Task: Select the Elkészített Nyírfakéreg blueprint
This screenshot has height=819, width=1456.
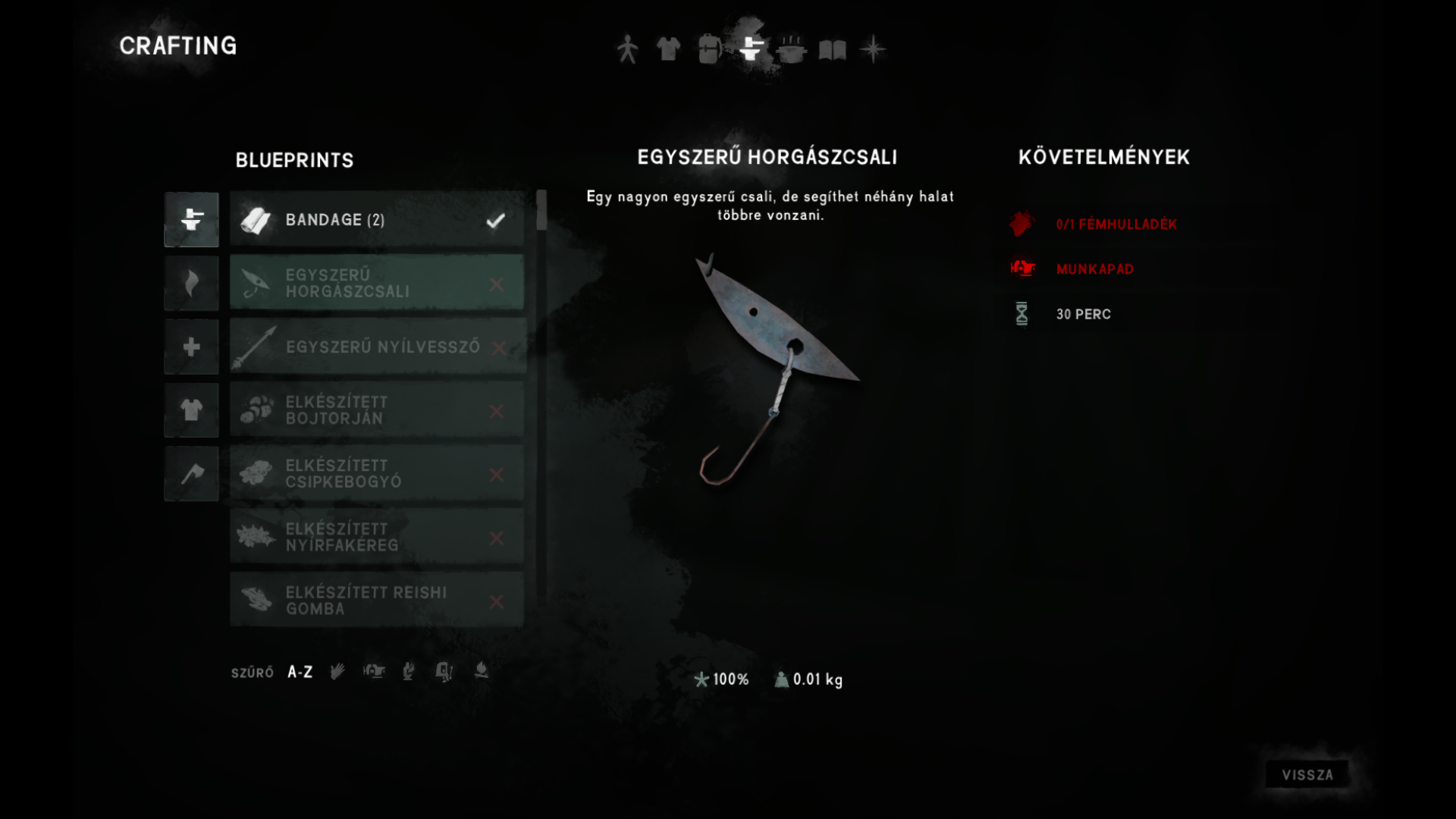Action: 377,538
